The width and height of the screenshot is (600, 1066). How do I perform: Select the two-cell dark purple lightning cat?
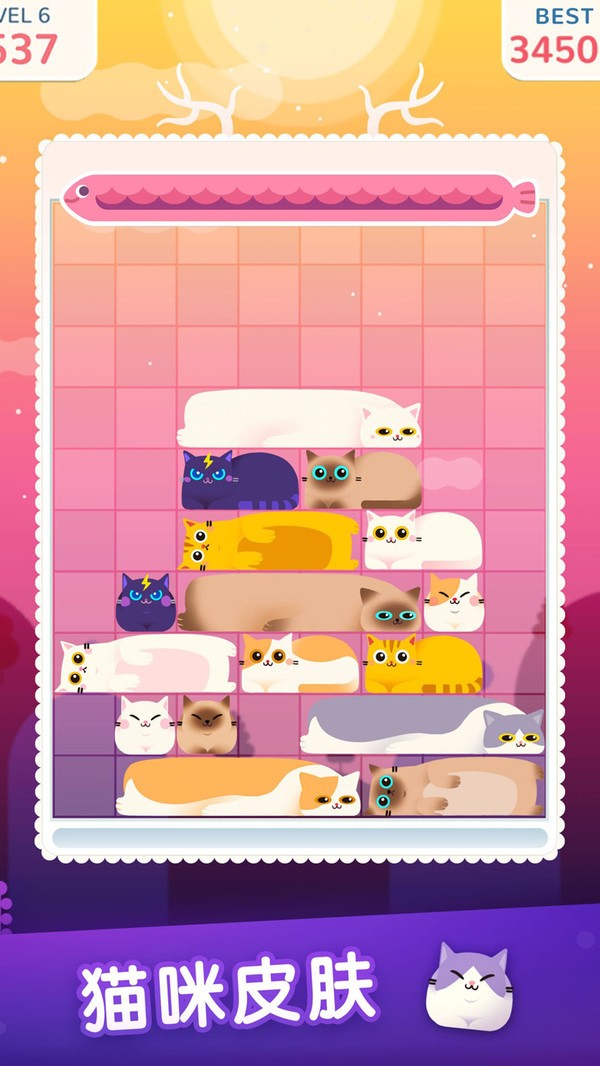pyautogui.click(x=240, y=480)
